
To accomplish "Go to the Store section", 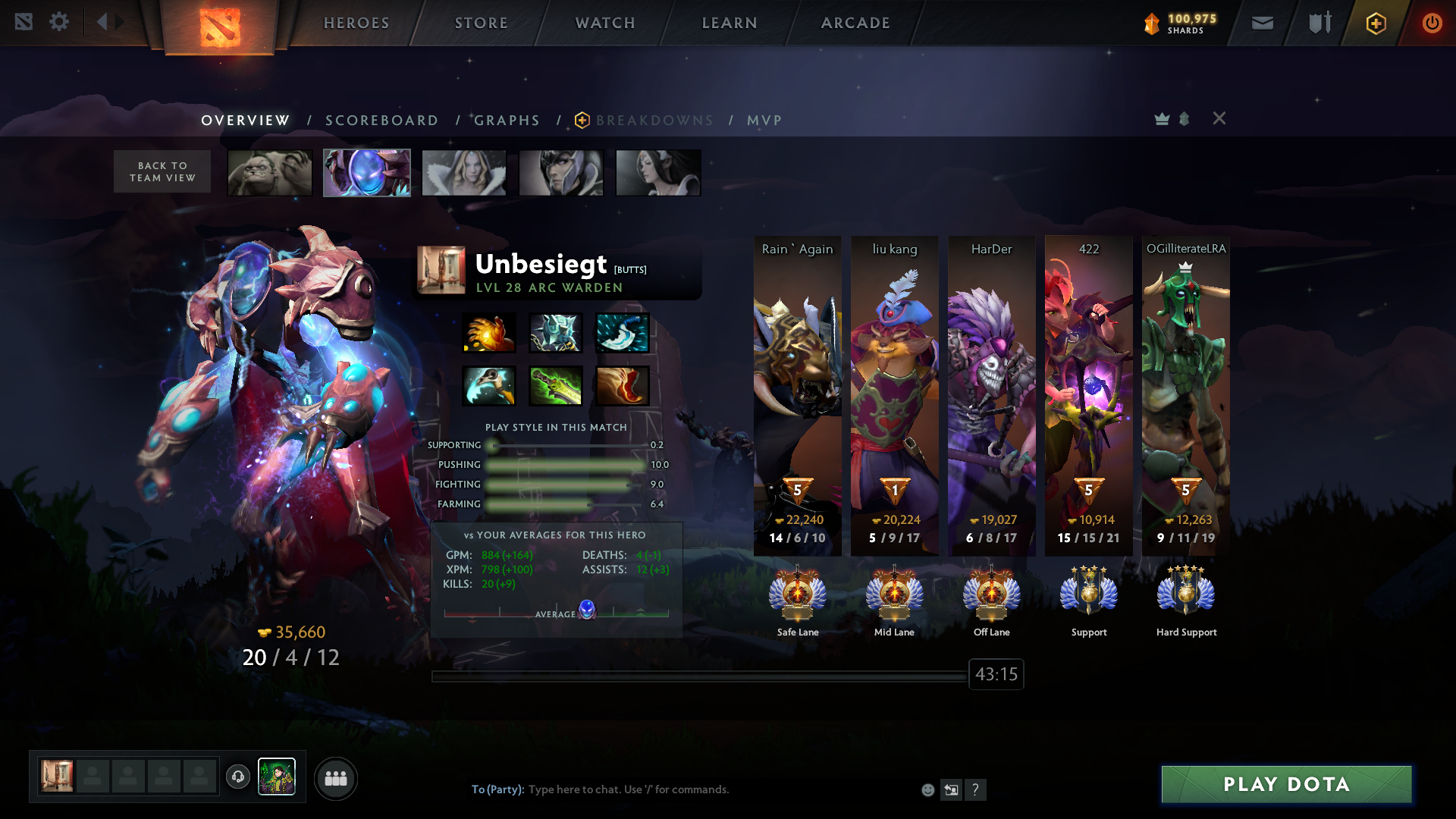I will point(482,23).
